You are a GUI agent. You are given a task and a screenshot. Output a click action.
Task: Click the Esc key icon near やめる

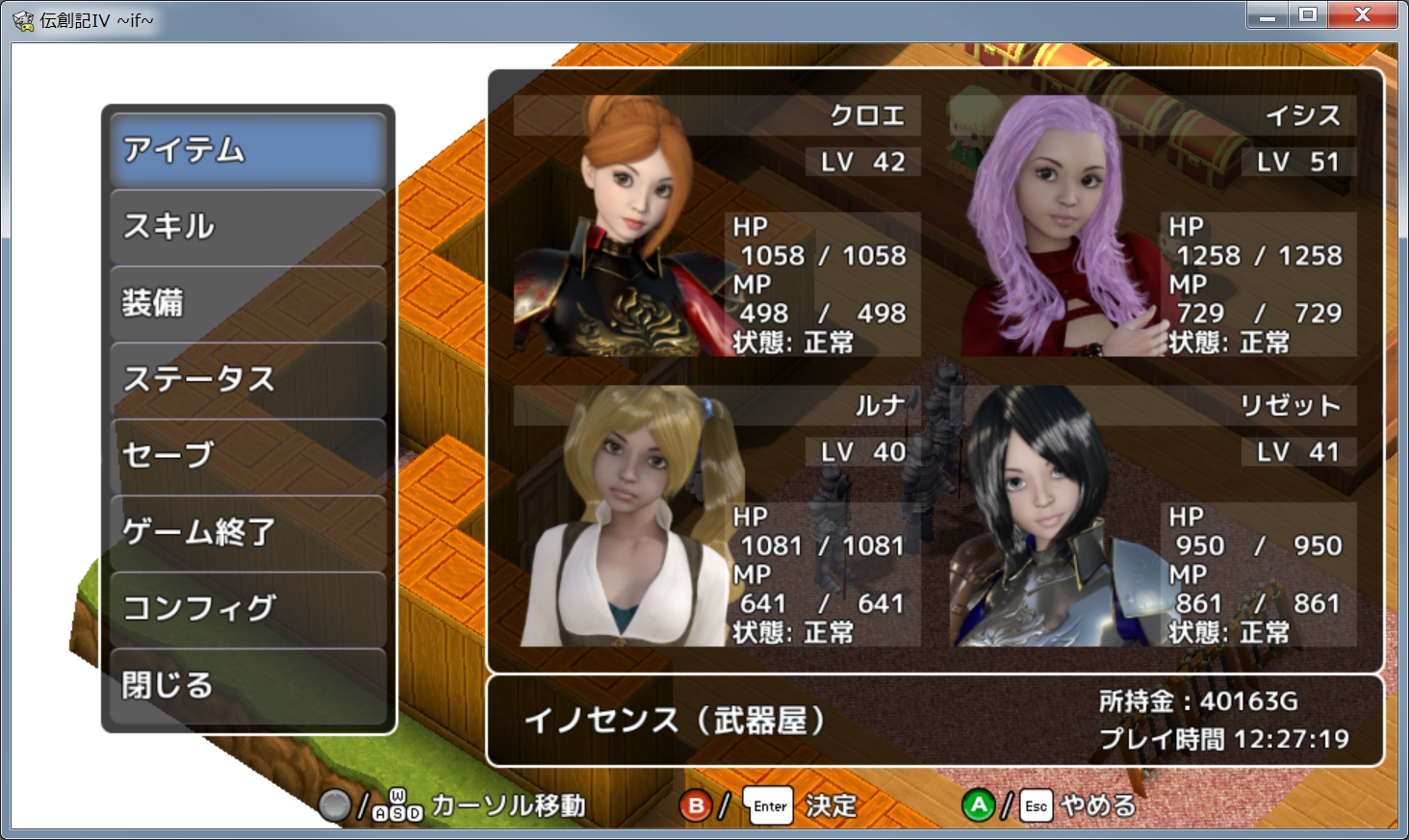coord(1035,806)
